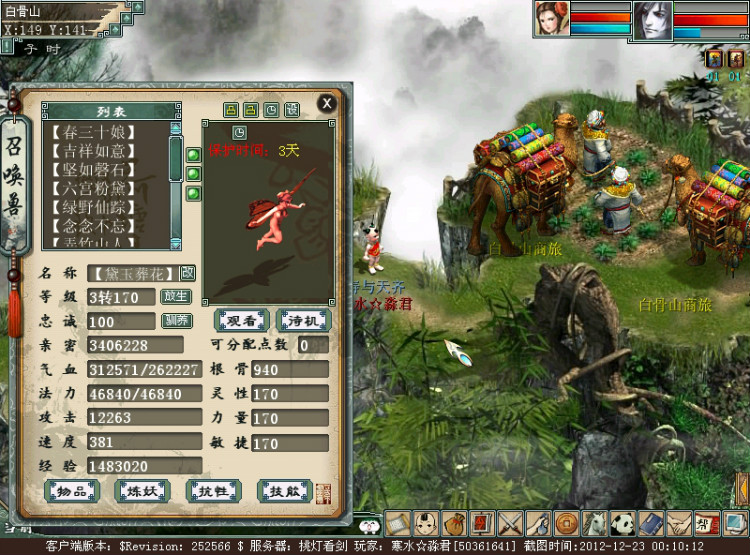
Task: Open the pet 技能 skills button
Action: (x=285, y=491)
